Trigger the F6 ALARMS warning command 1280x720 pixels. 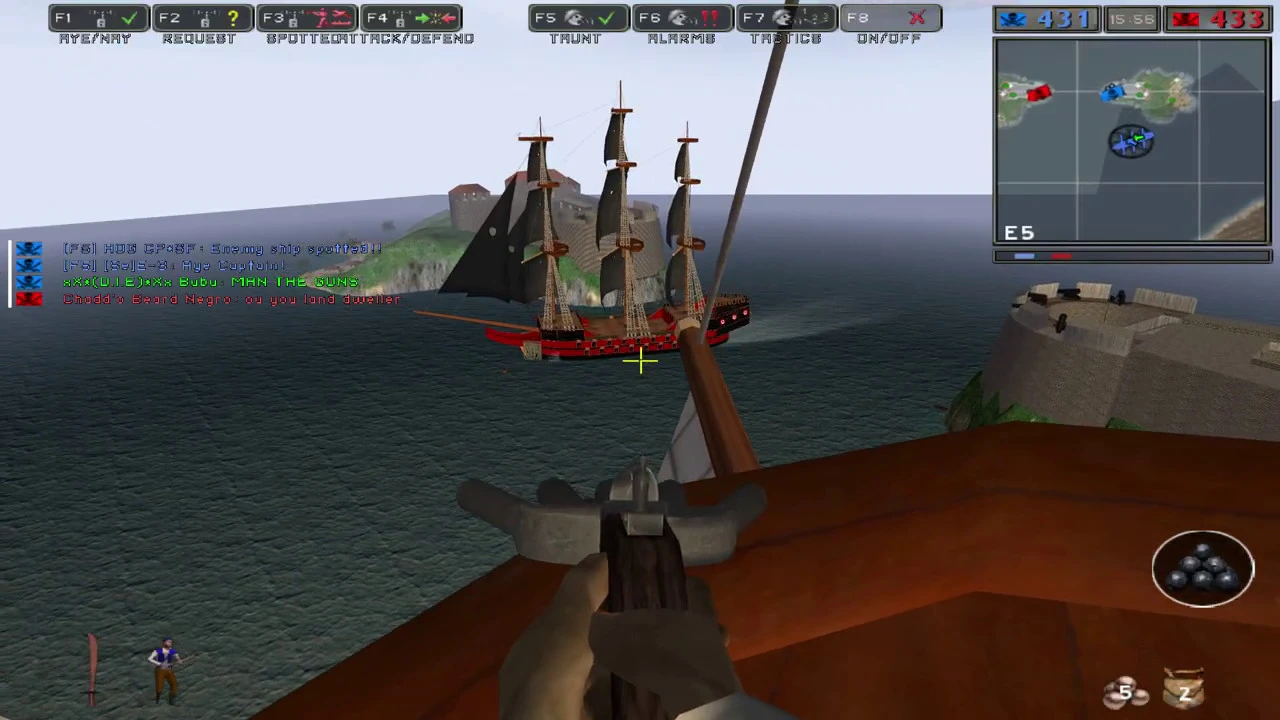point(681,17)
